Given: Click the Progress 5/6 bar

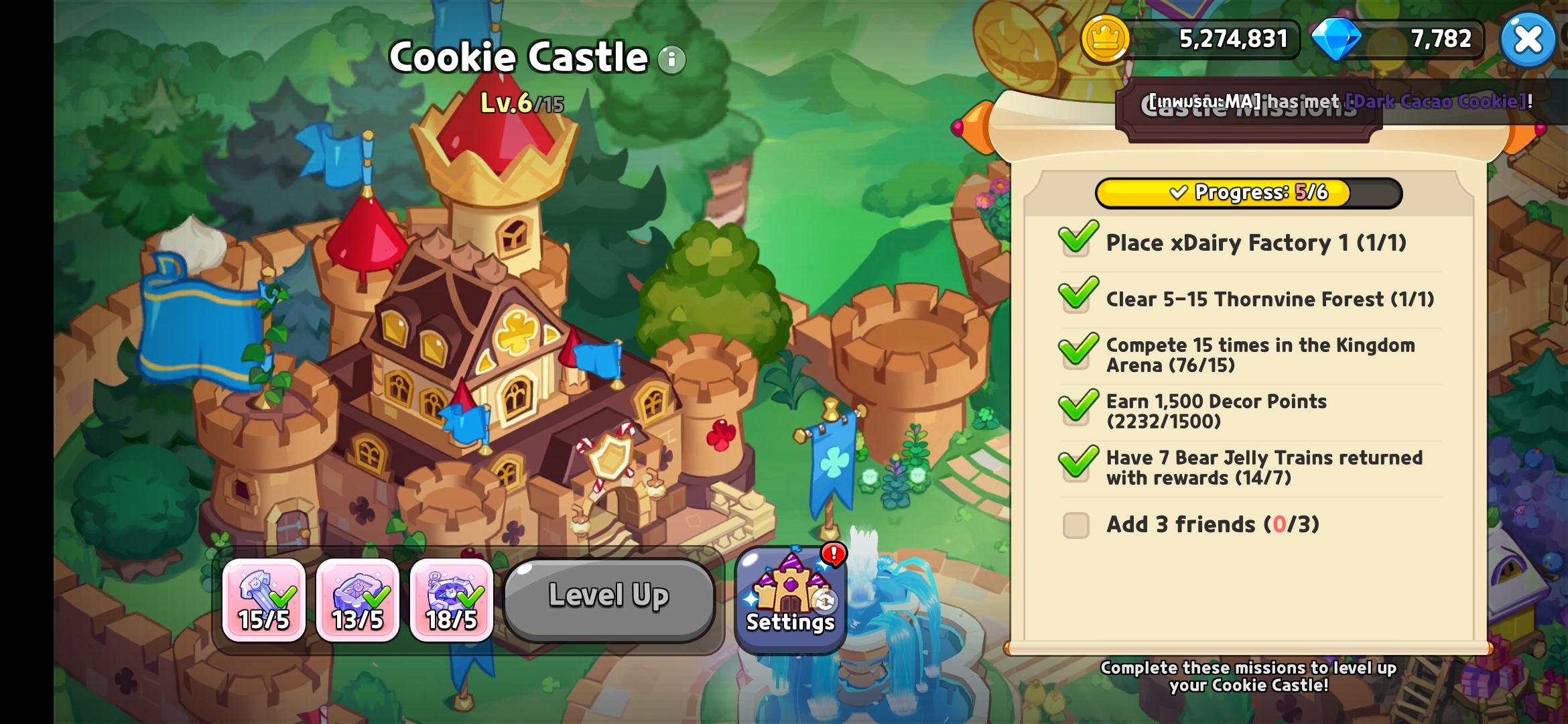Looking at the screenshot, I should [1250, 193].
